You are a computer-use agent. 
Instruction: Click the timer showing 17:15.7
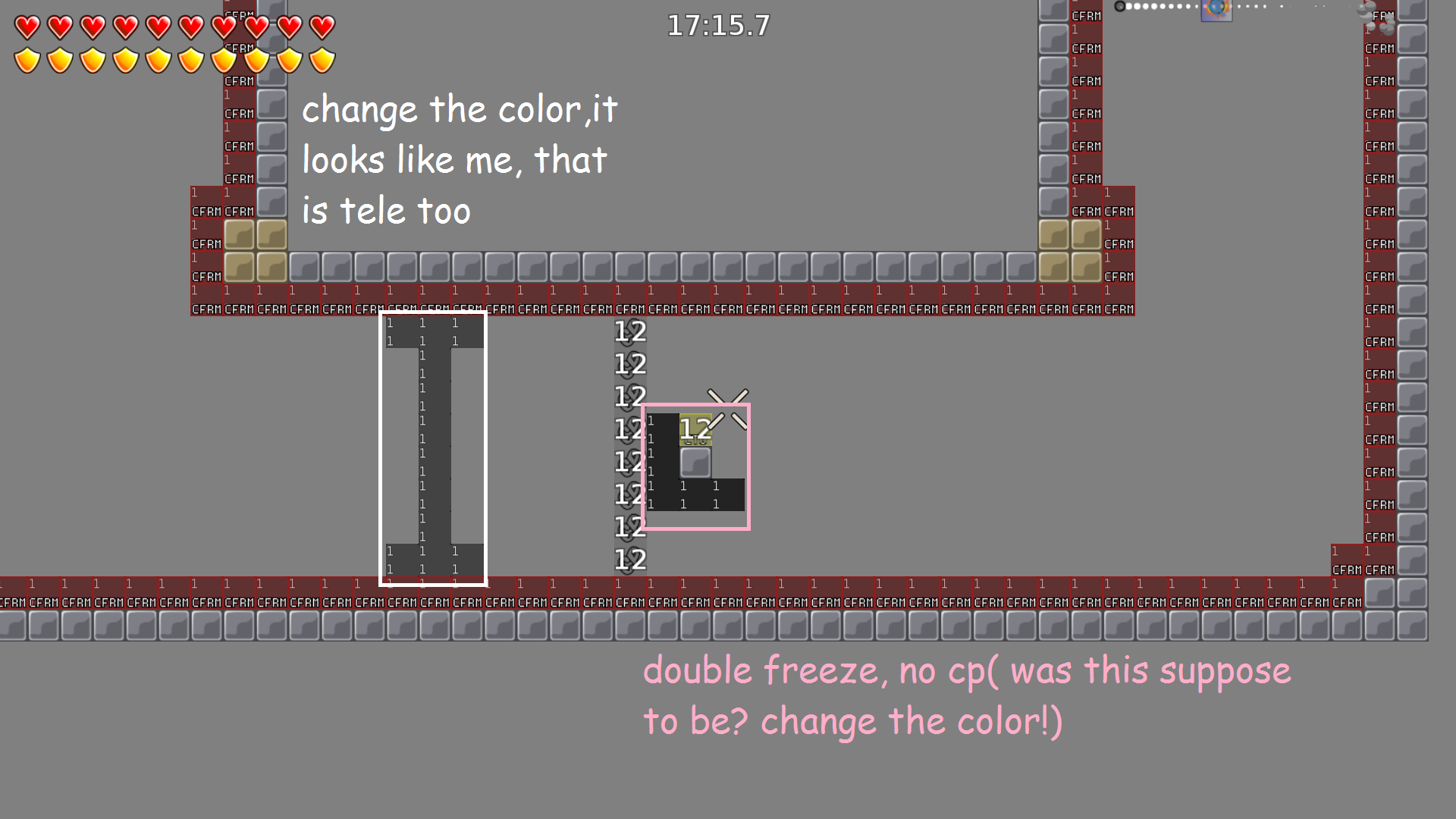click(717, 25)
